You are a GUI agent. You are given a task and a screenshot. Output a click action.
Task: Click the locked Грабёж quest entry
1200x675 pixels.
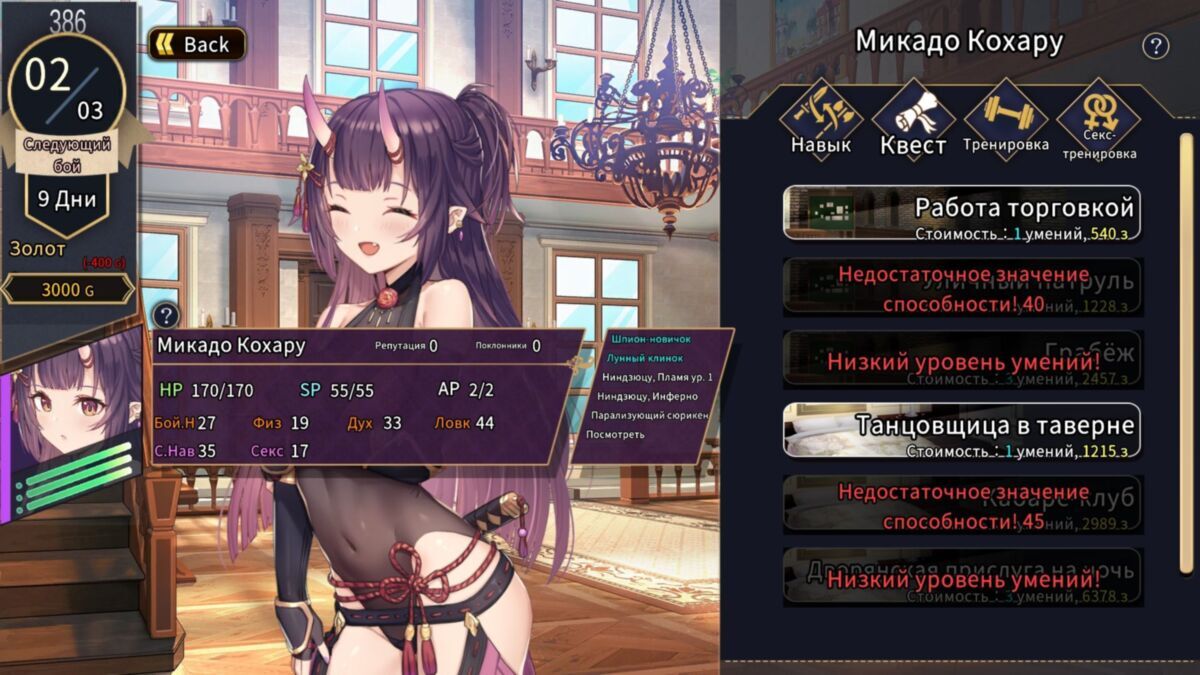point(961,359)
